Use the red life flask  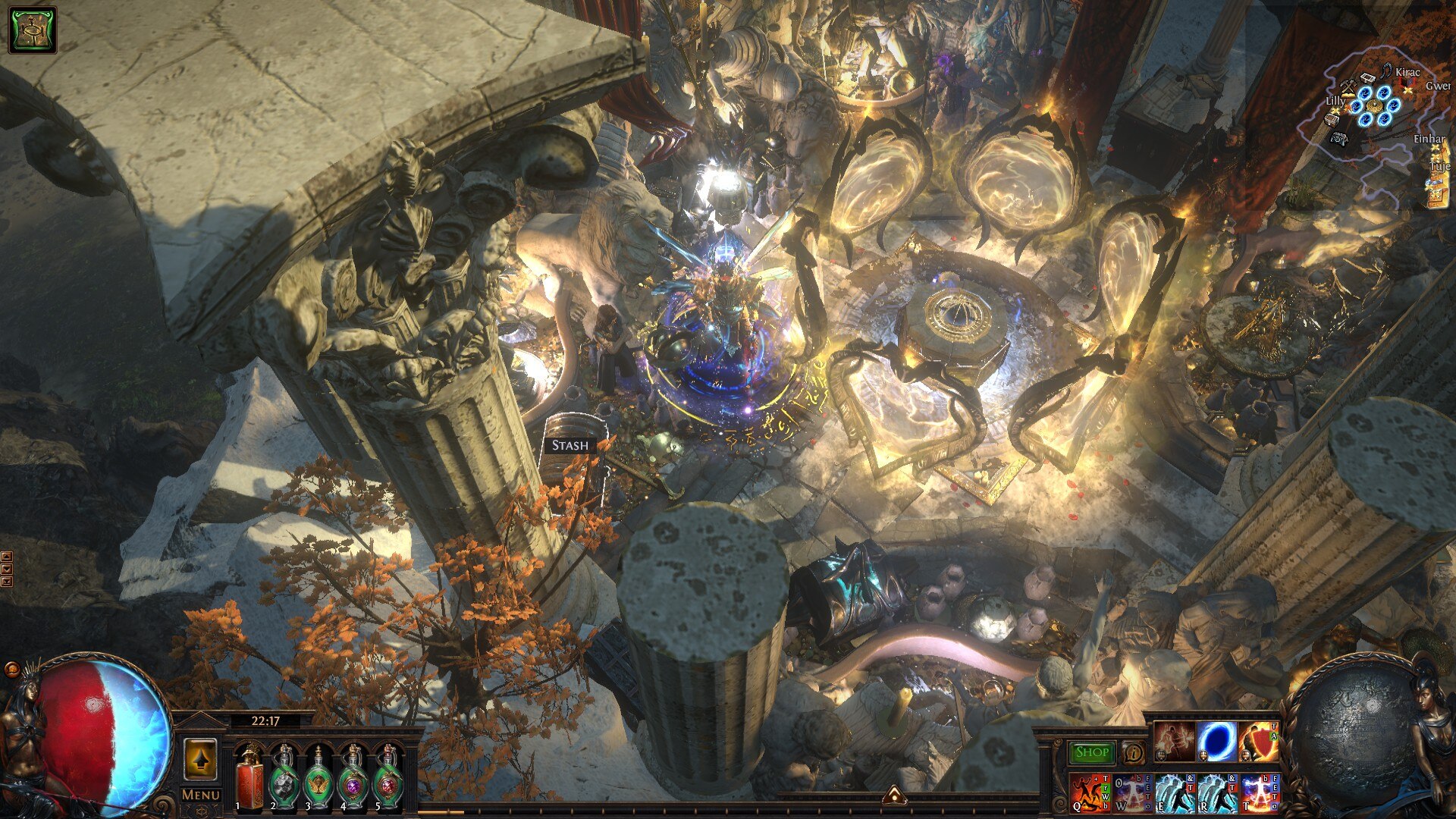pyautogui.click(x=249, y=778)
